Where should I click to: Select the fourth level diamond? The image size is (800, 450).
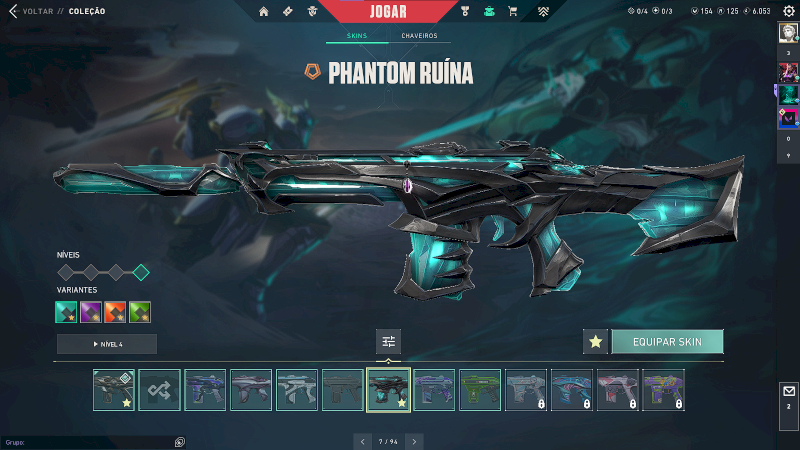point(141,272)
